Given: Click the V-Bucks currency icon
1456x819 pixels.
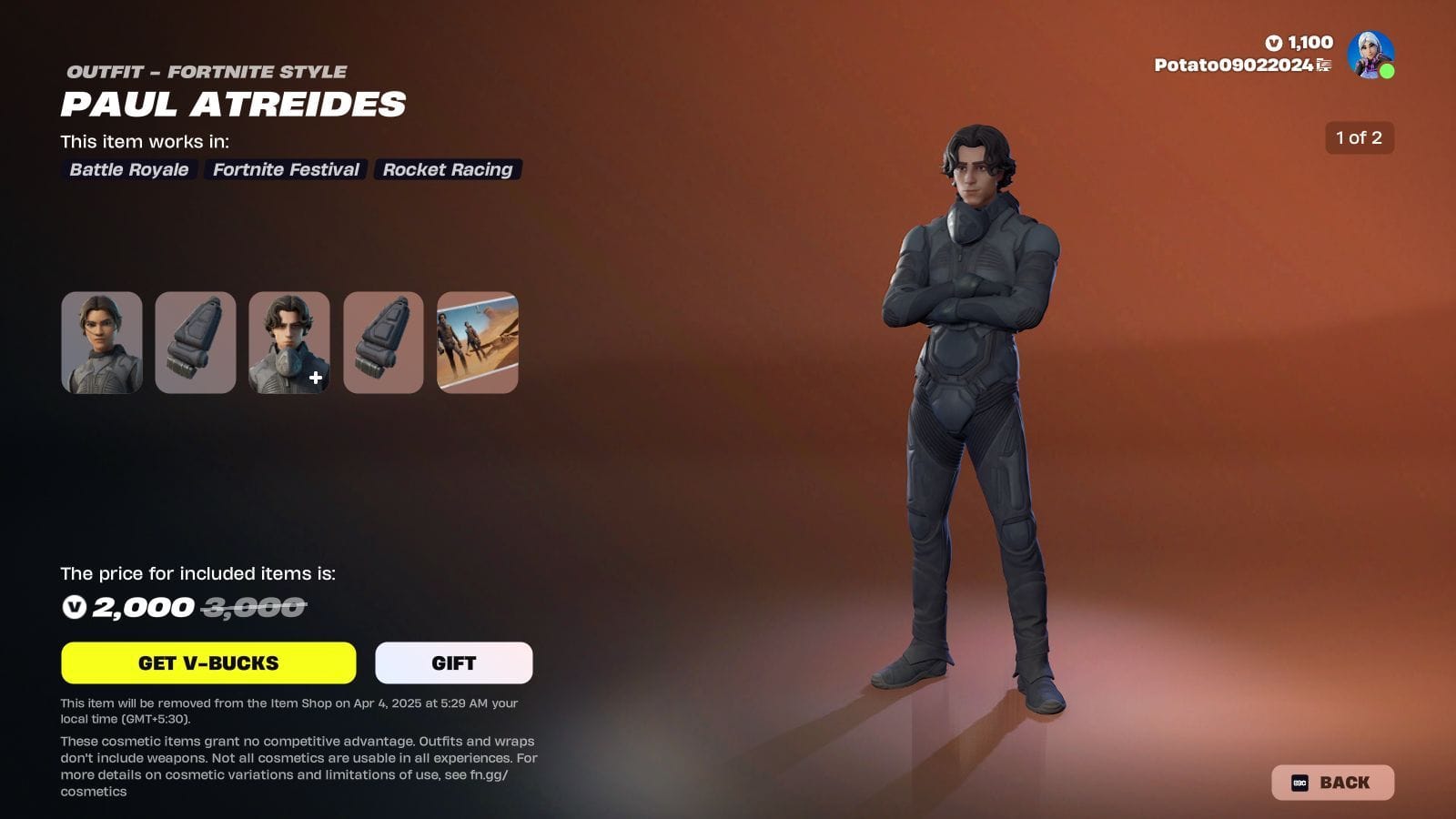Looking at the screenshot, I should coord(1274,42).
